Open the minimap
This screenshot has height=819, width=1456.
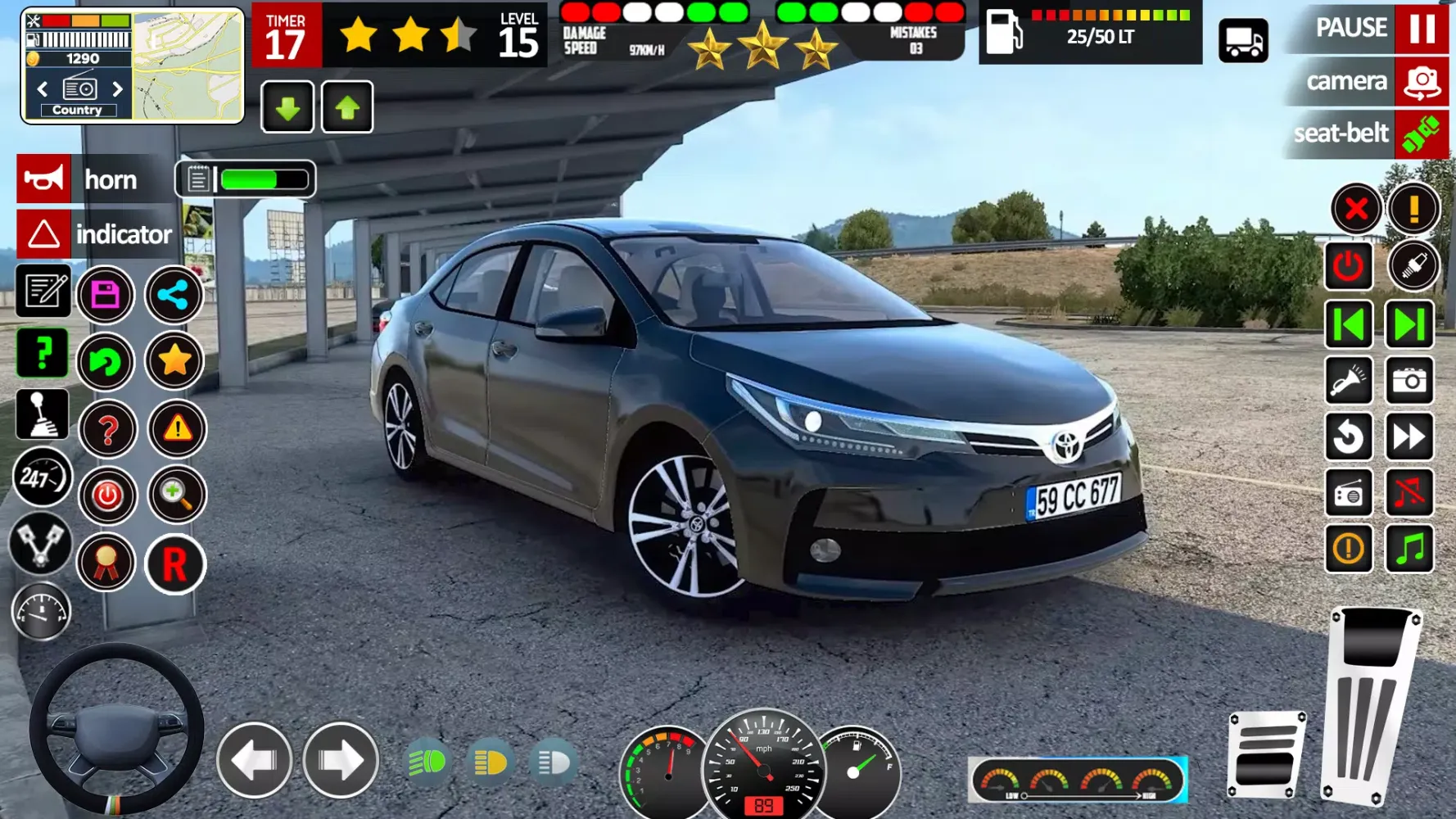pos(188,66)
